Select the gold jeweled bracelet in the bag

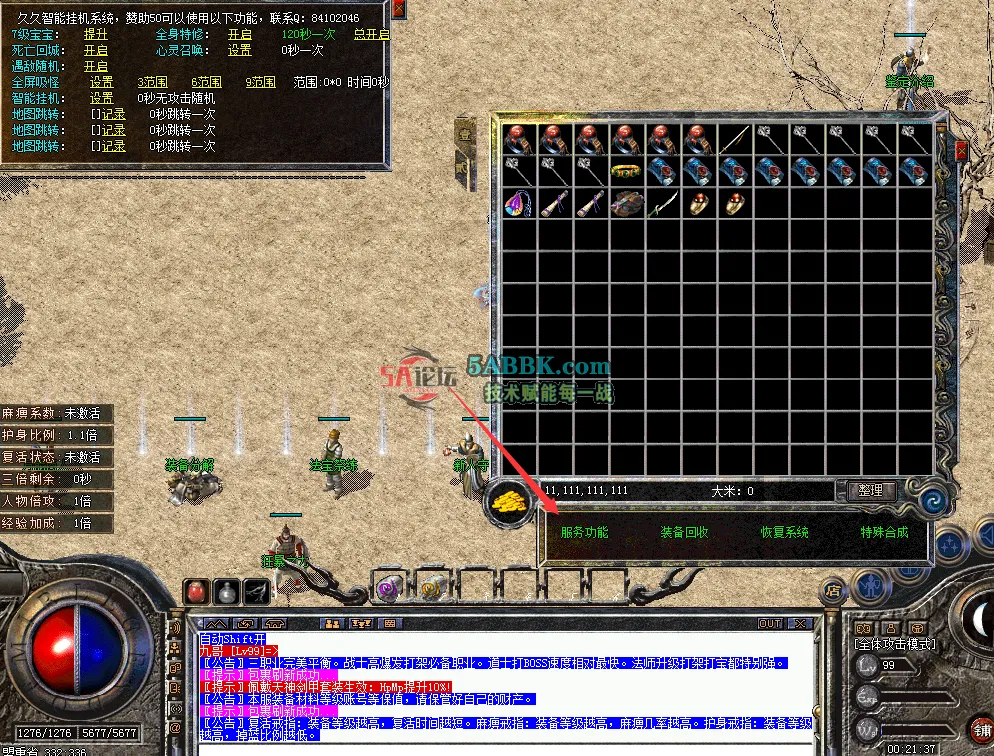(x=626, y=172)
